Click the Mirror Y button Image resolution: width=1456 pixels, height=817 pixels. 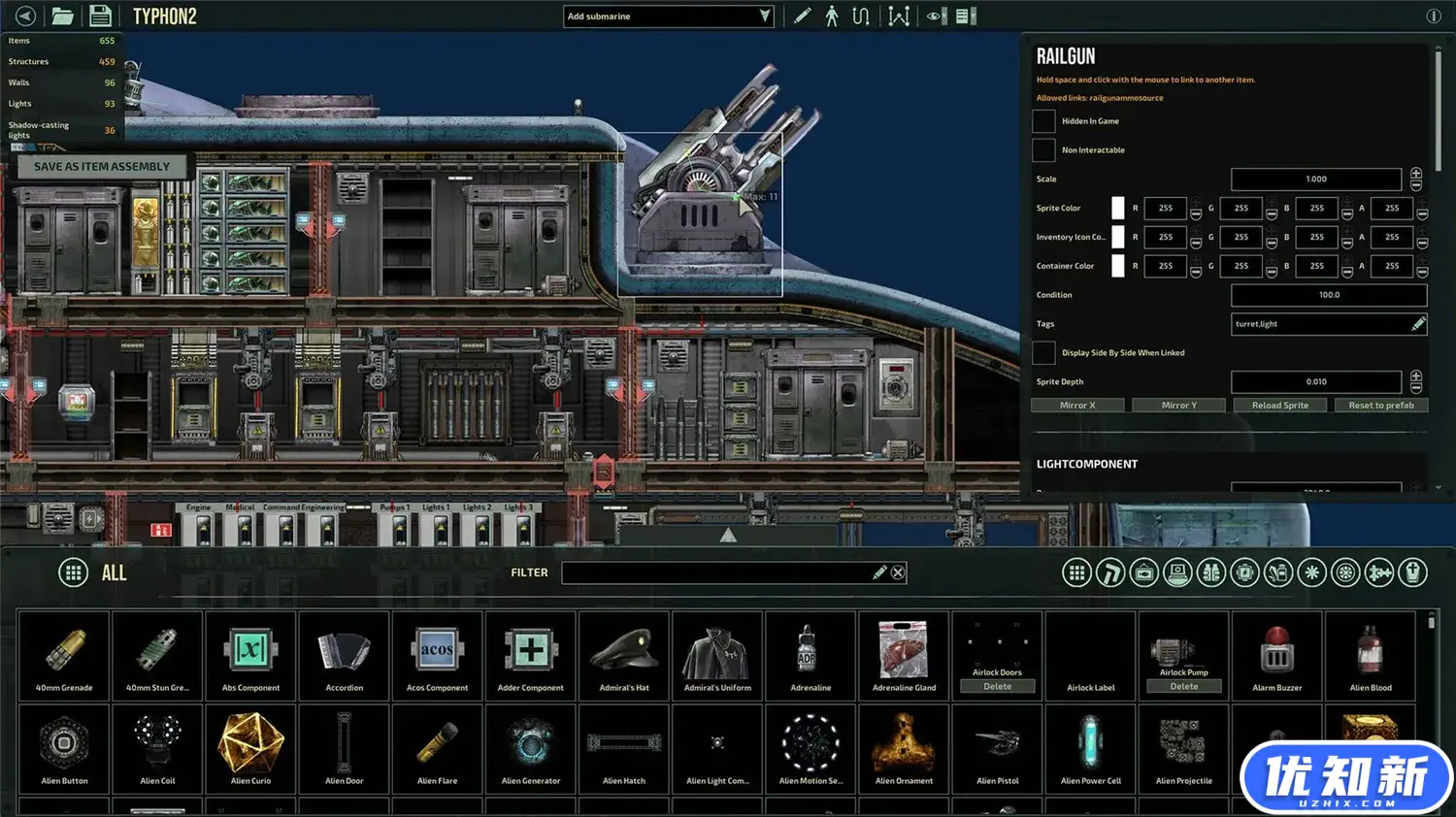click(x=1178, y=406)
